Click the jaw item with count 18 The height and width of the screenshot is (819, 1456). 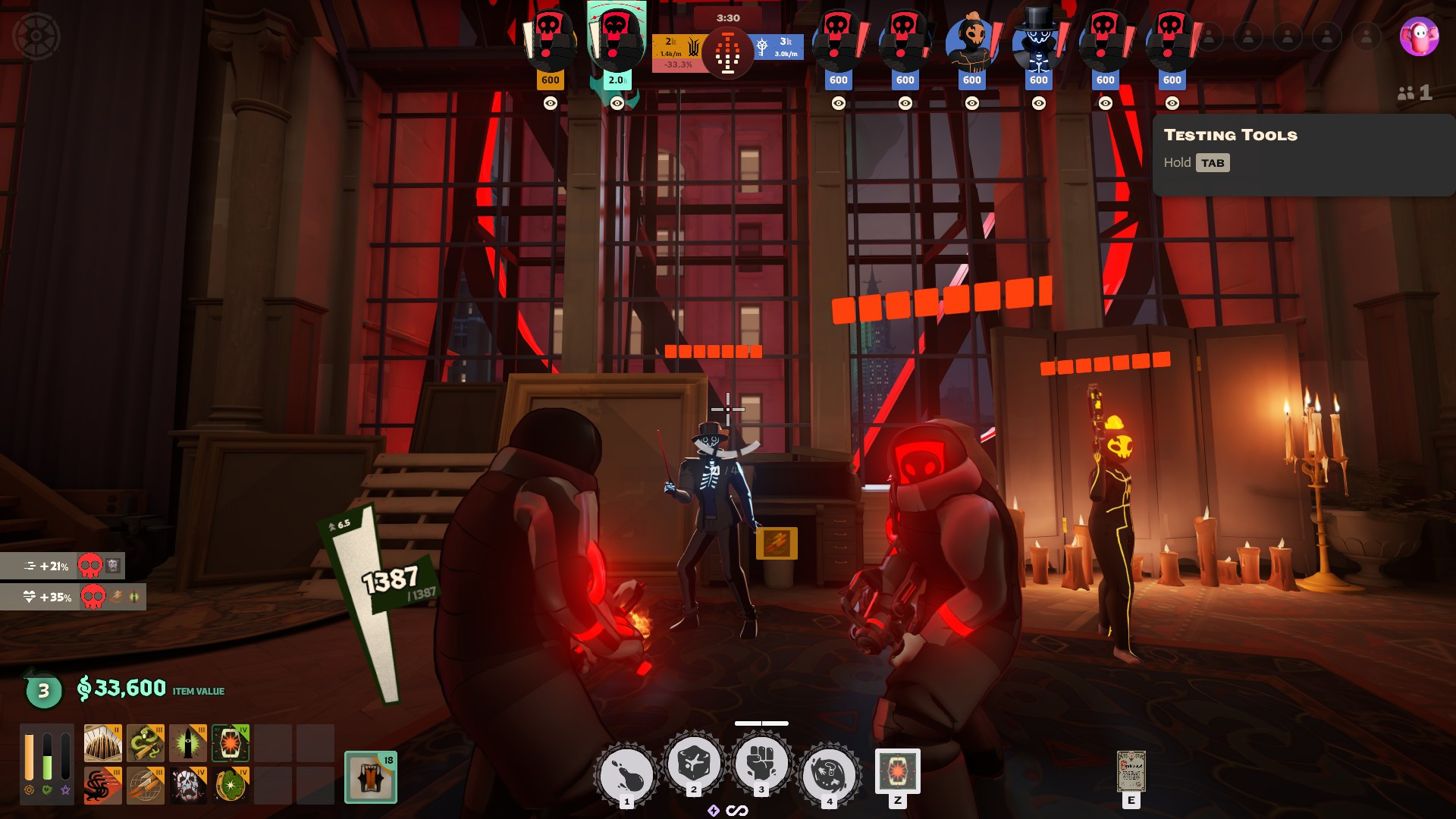tap(371, 777)
